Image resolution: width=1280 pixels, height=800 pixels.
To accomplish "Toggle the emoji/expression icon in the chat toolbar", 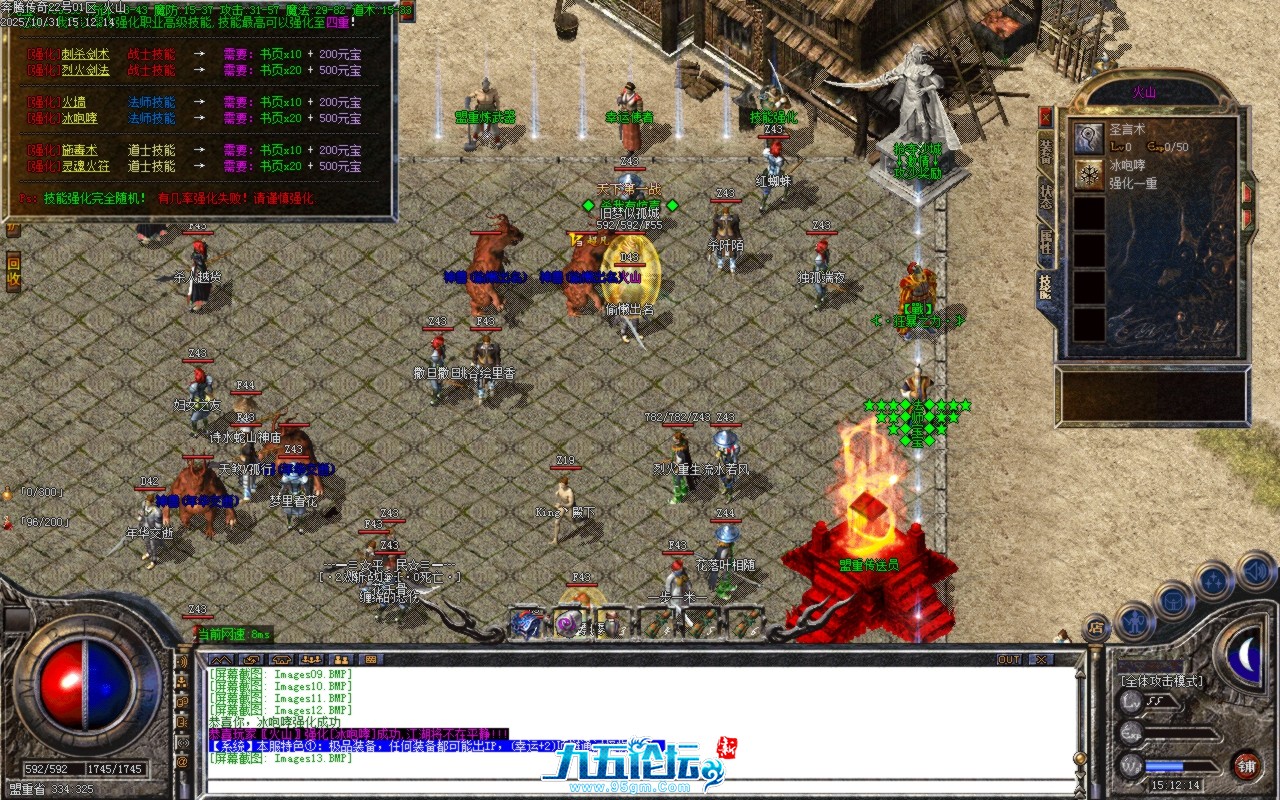I will click(372, 658).
